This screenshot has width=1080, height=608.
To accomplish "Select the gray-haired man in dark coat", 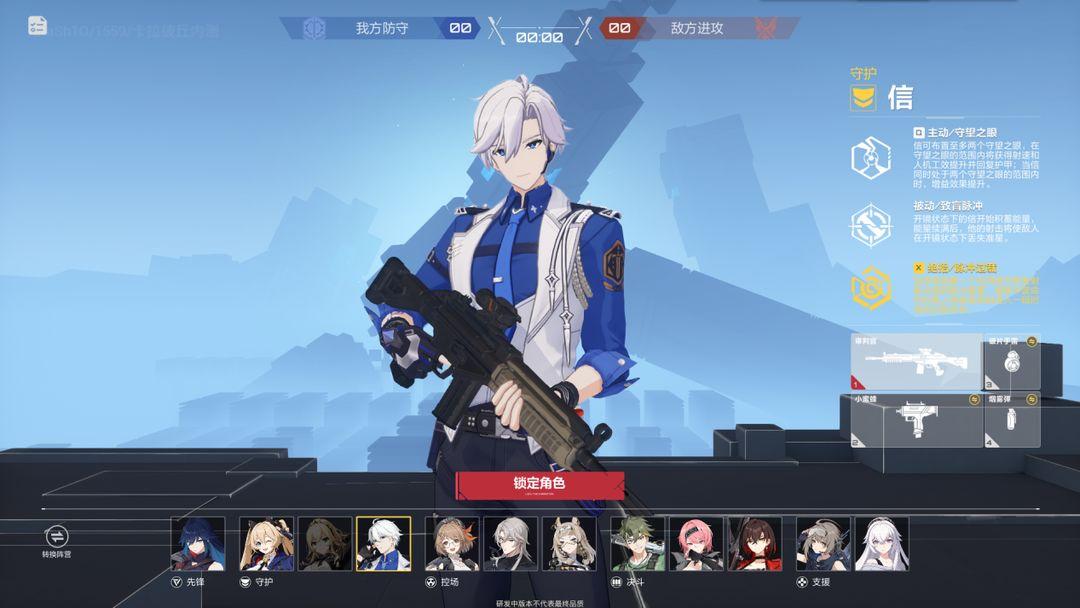I will coord(511,543).
